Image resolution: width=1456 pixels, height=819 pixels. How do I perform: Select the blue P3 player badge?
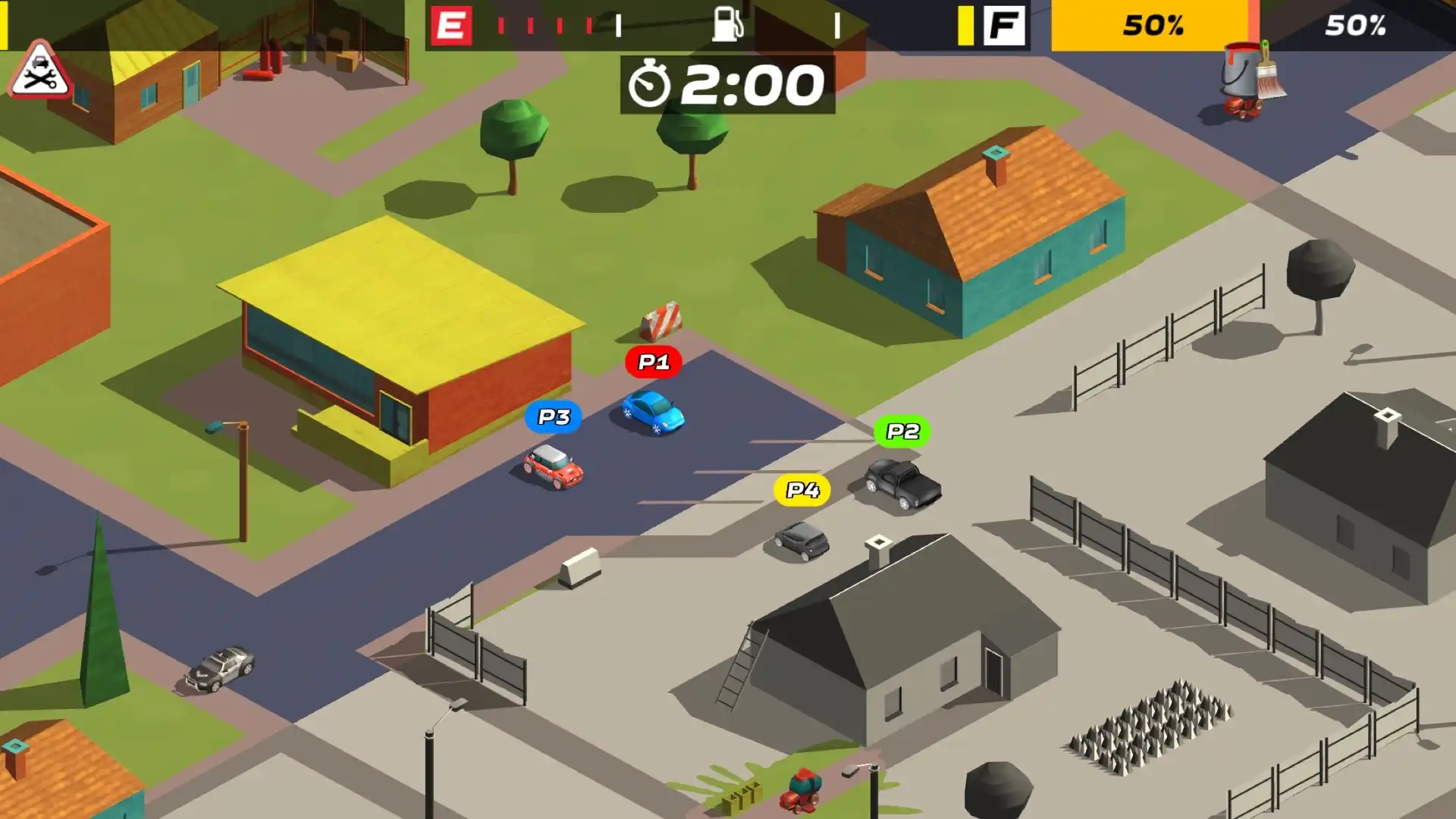coord(554,416)
